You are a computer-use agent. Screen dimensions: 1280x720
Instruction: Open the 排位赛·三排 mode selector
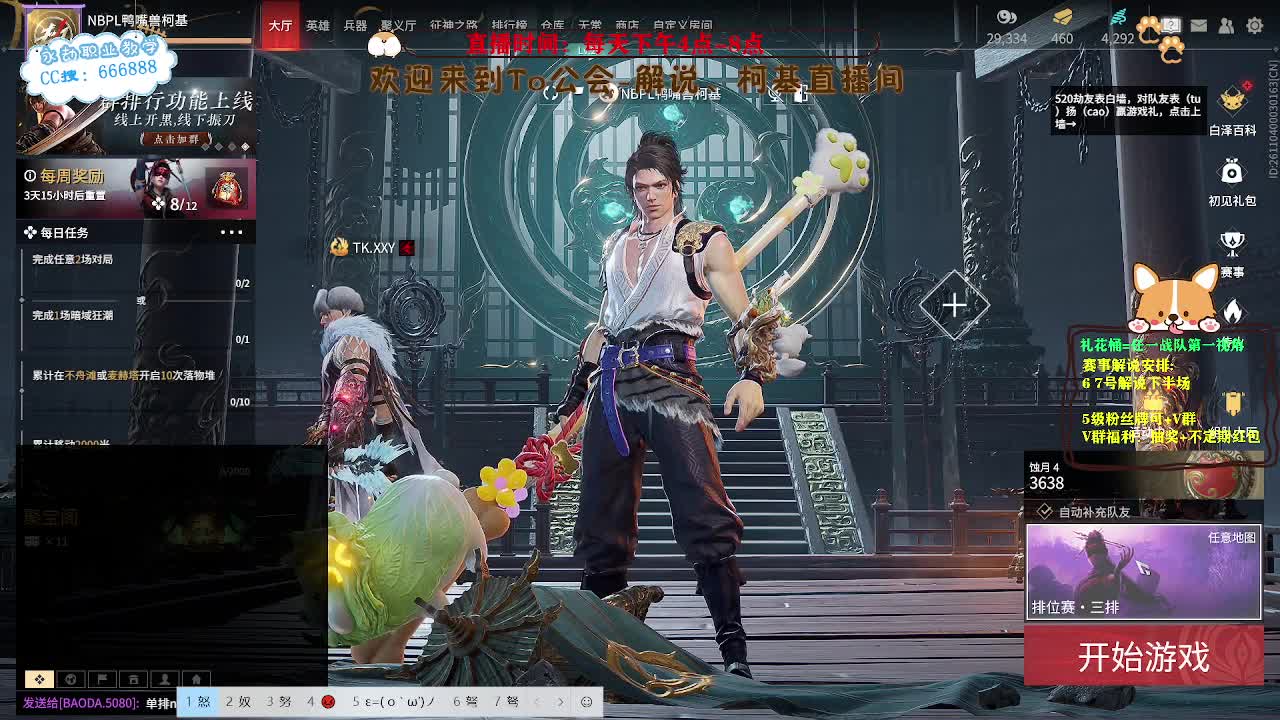(x=1075, y=606)
